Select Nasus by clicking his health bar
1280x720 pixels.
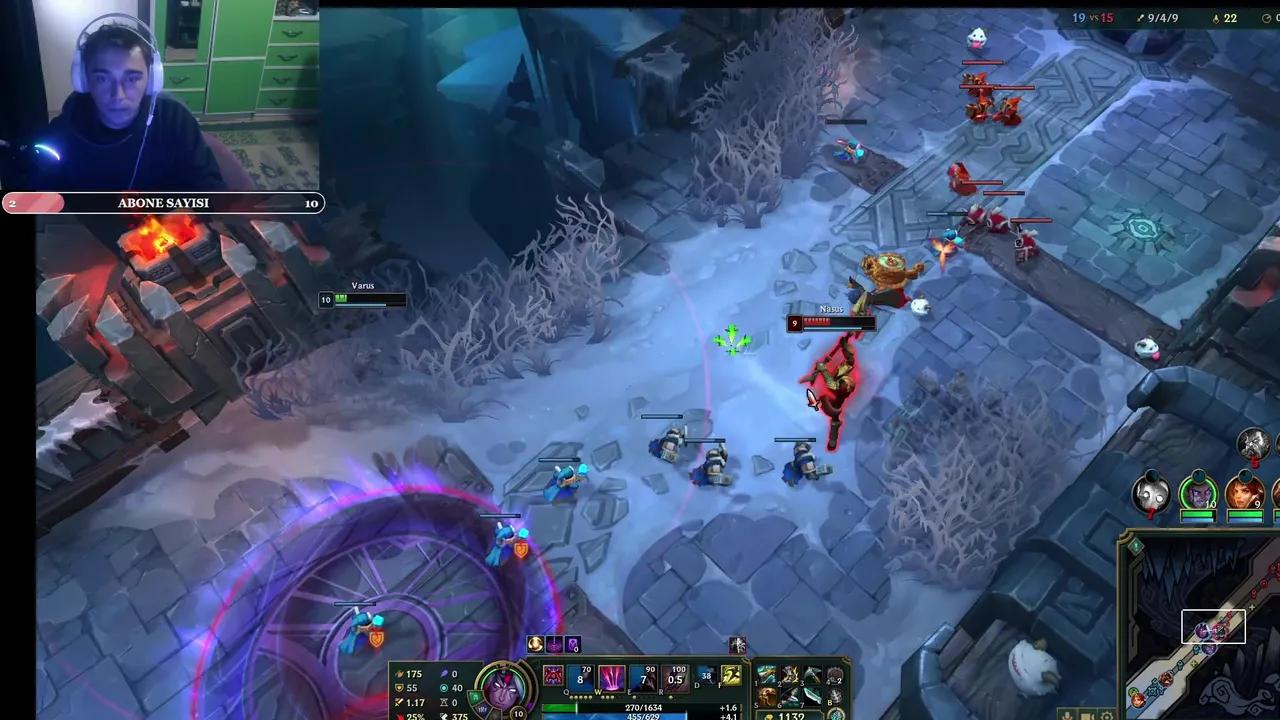[830, 323]
